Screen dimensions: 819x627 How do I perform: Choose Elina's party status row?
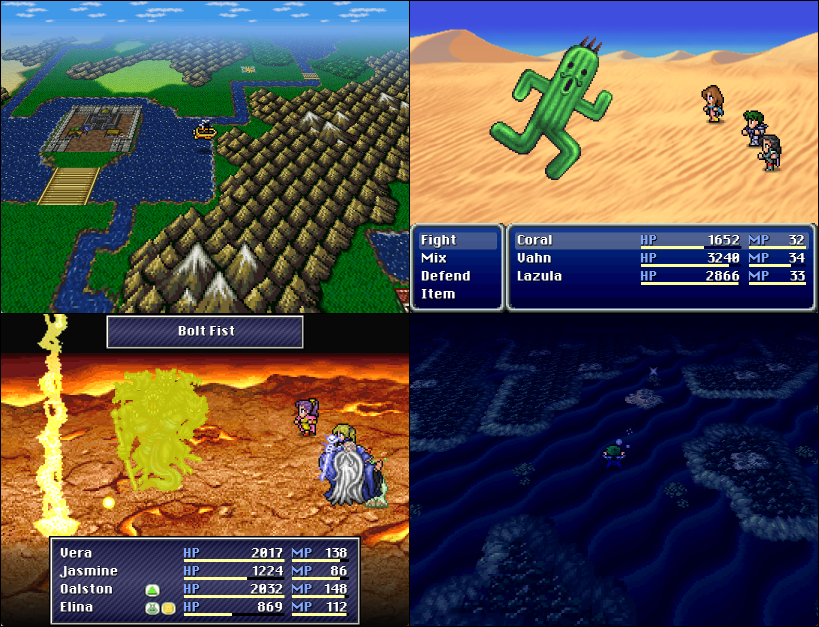77,607
